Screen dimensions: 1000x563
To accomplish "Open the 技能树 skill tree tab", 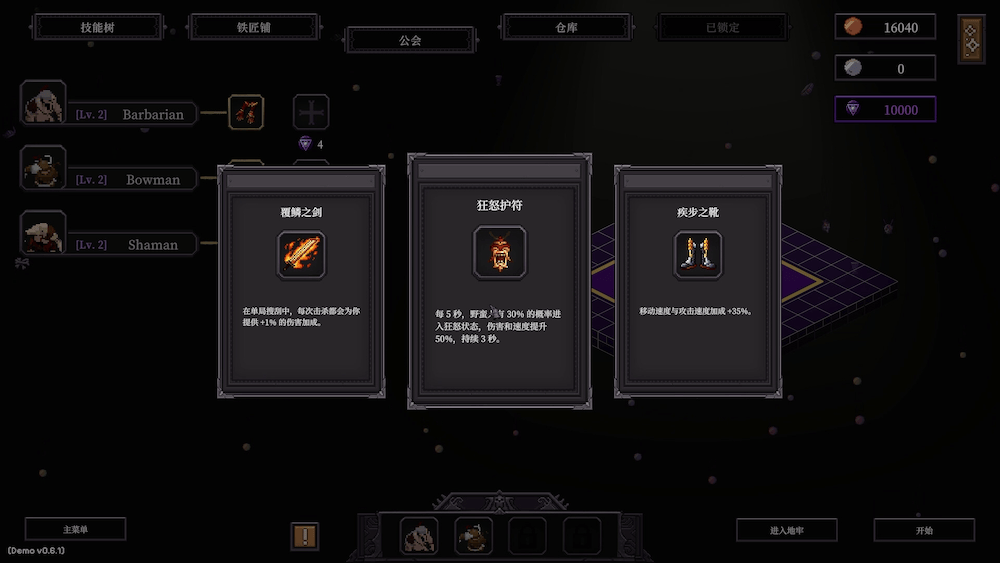I will [x=97, y=27].
